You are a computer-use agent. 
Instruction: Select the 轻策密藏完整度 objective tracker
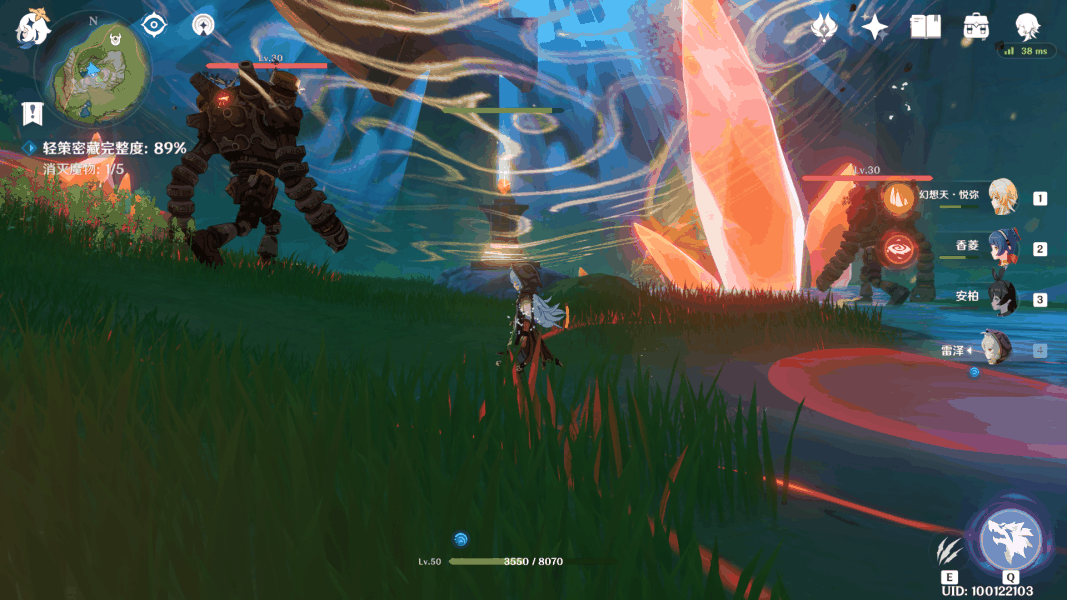tap(114, 148)
